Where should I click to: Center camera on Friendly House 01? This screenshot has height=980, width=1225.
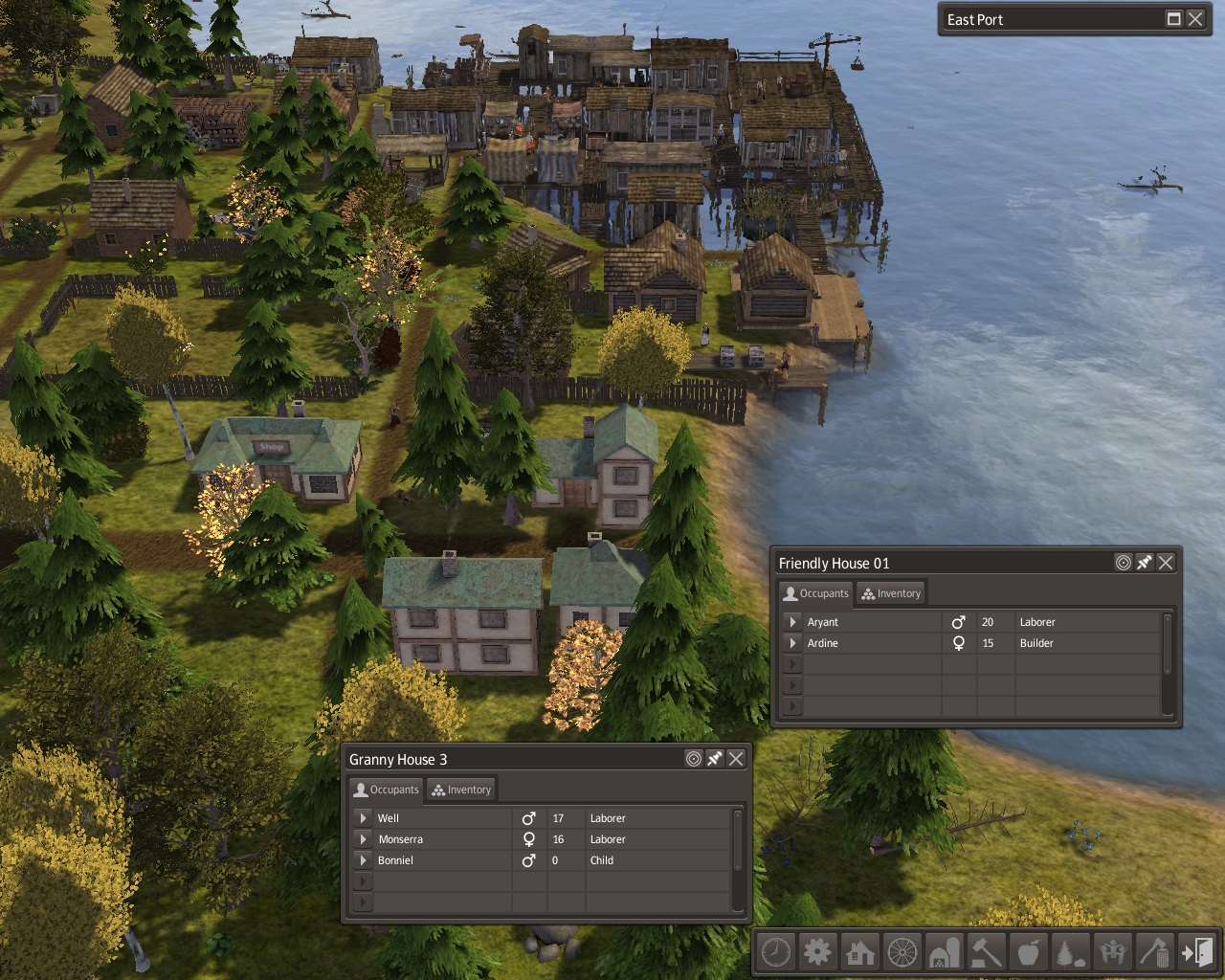(x=1124, y=563)
